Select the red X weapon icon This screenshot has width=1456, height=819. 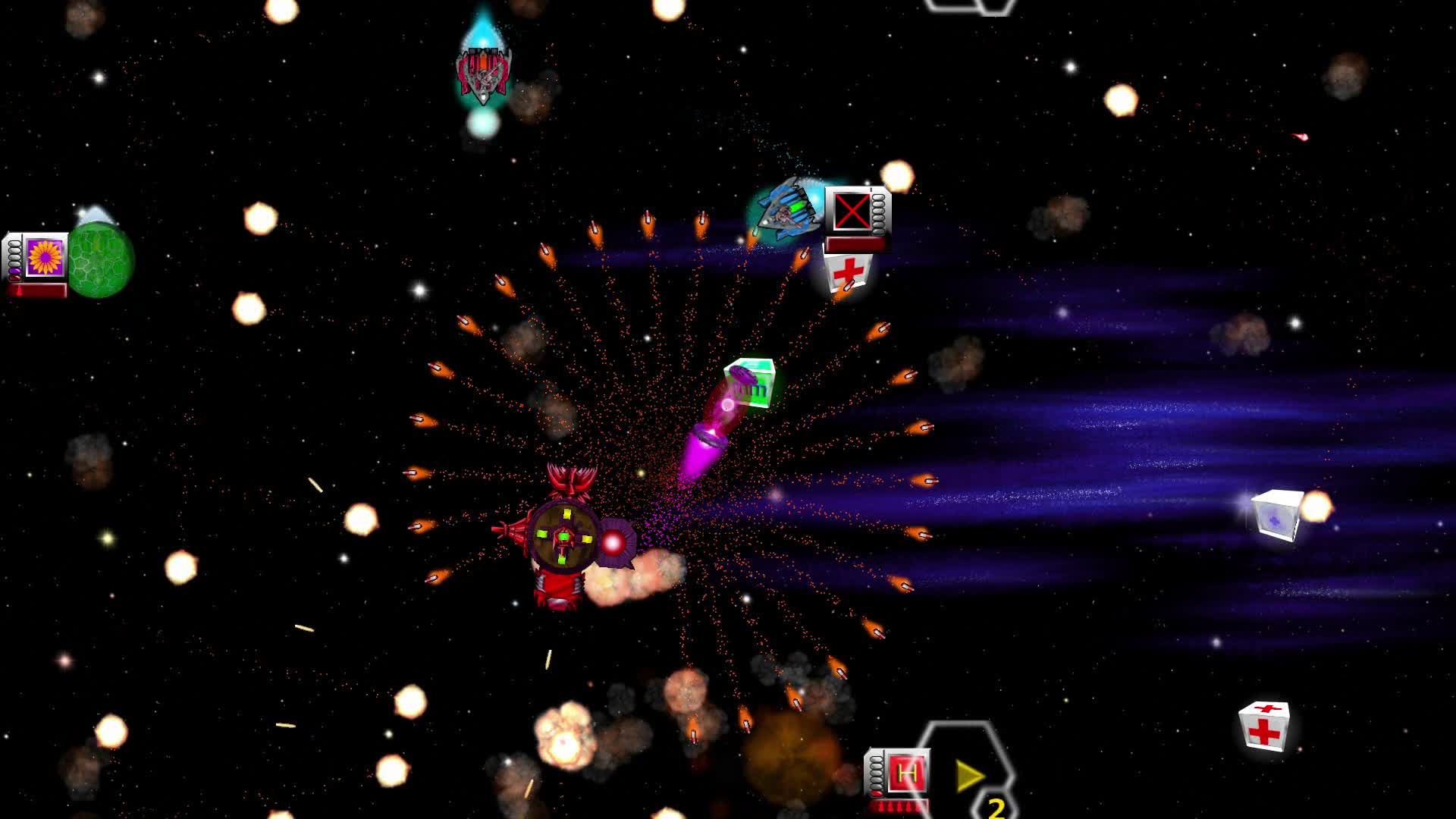click(852, 210)
